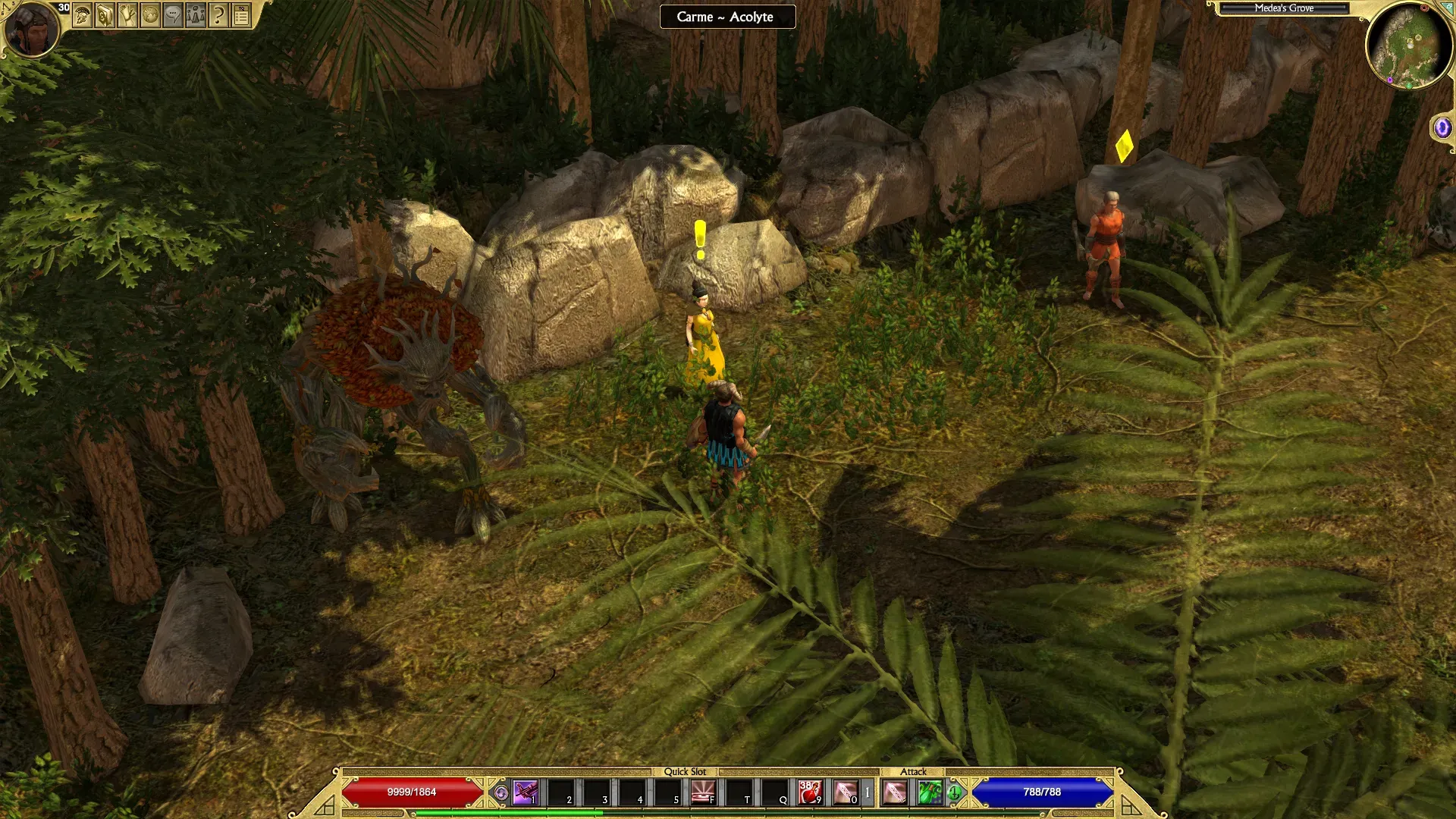Select the purple weapon skill in slot 1
This screenshot has width=1456, height=819.
525,792
